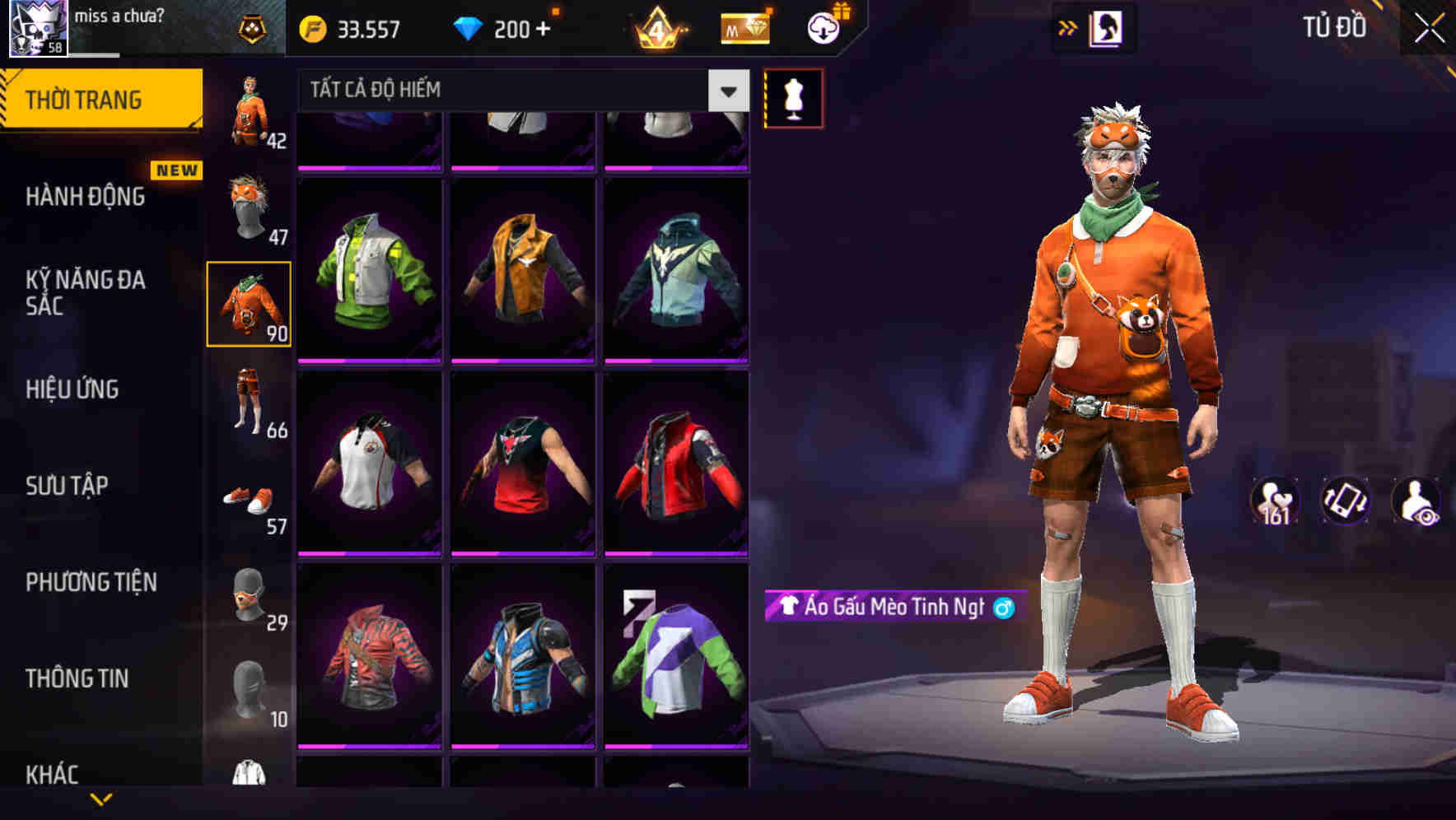
Task: Open the membership diamond icon
Action: pyautogui.click(x=744, y=27)
